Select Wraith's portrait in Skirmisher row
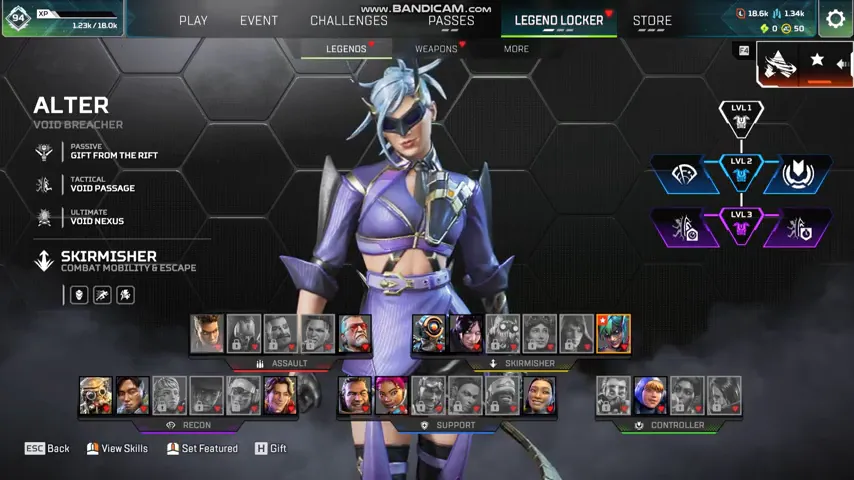 click(x=466, y=334)
